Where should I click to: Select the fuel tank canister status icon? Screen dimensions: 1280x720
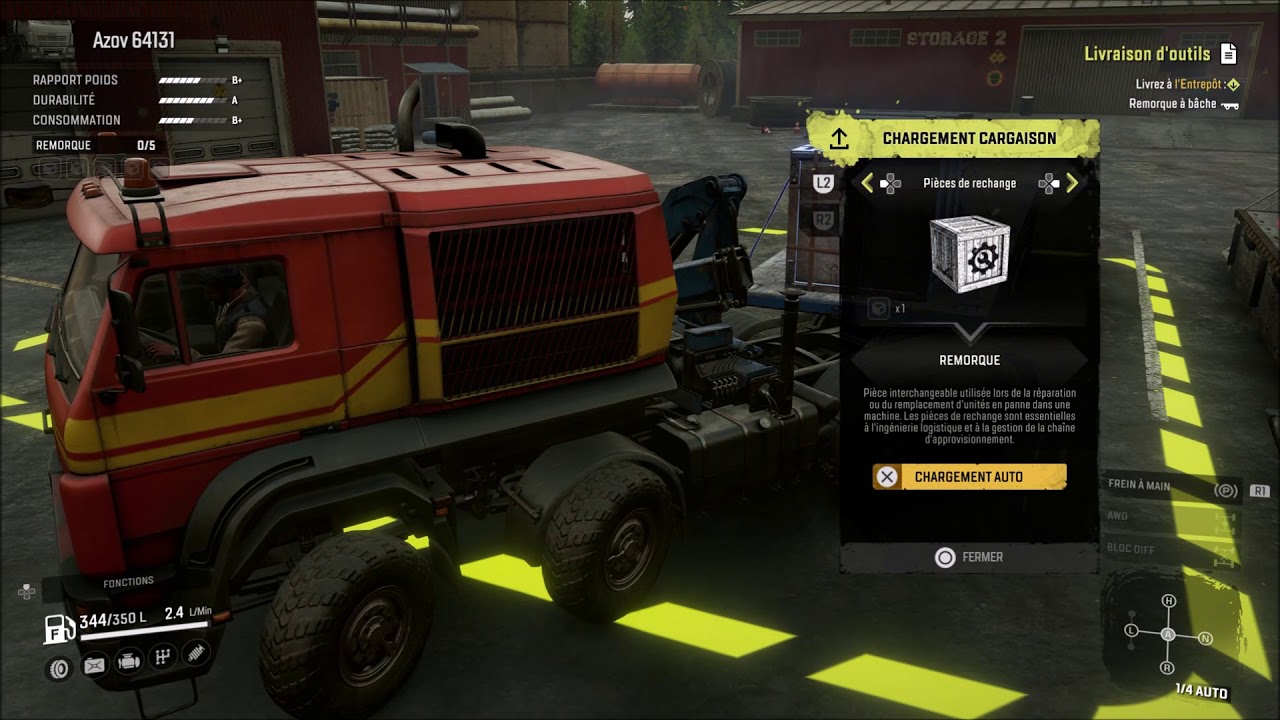click(x=94, y=664)
